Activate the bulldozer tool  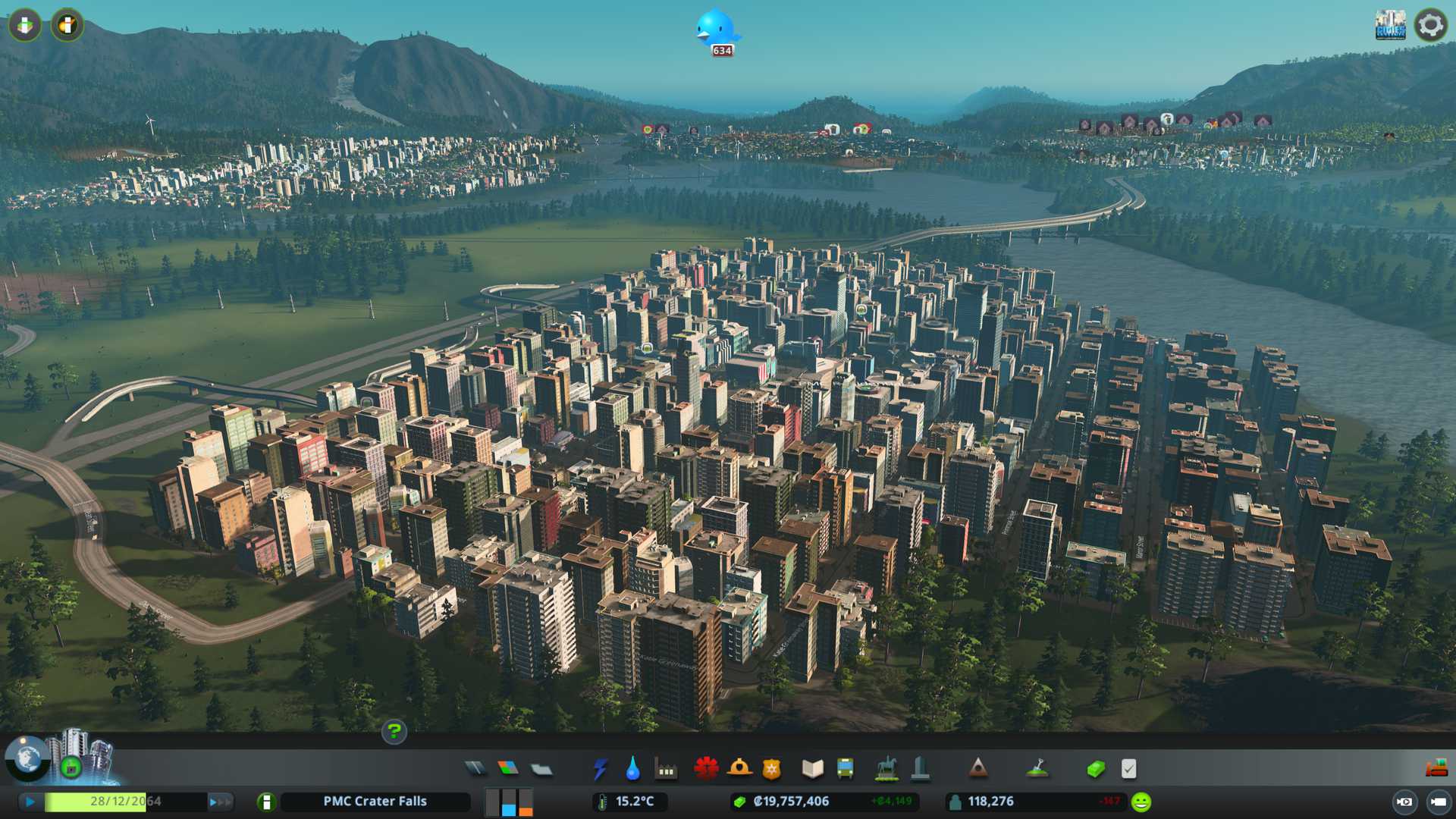[x=1436, y=769]
